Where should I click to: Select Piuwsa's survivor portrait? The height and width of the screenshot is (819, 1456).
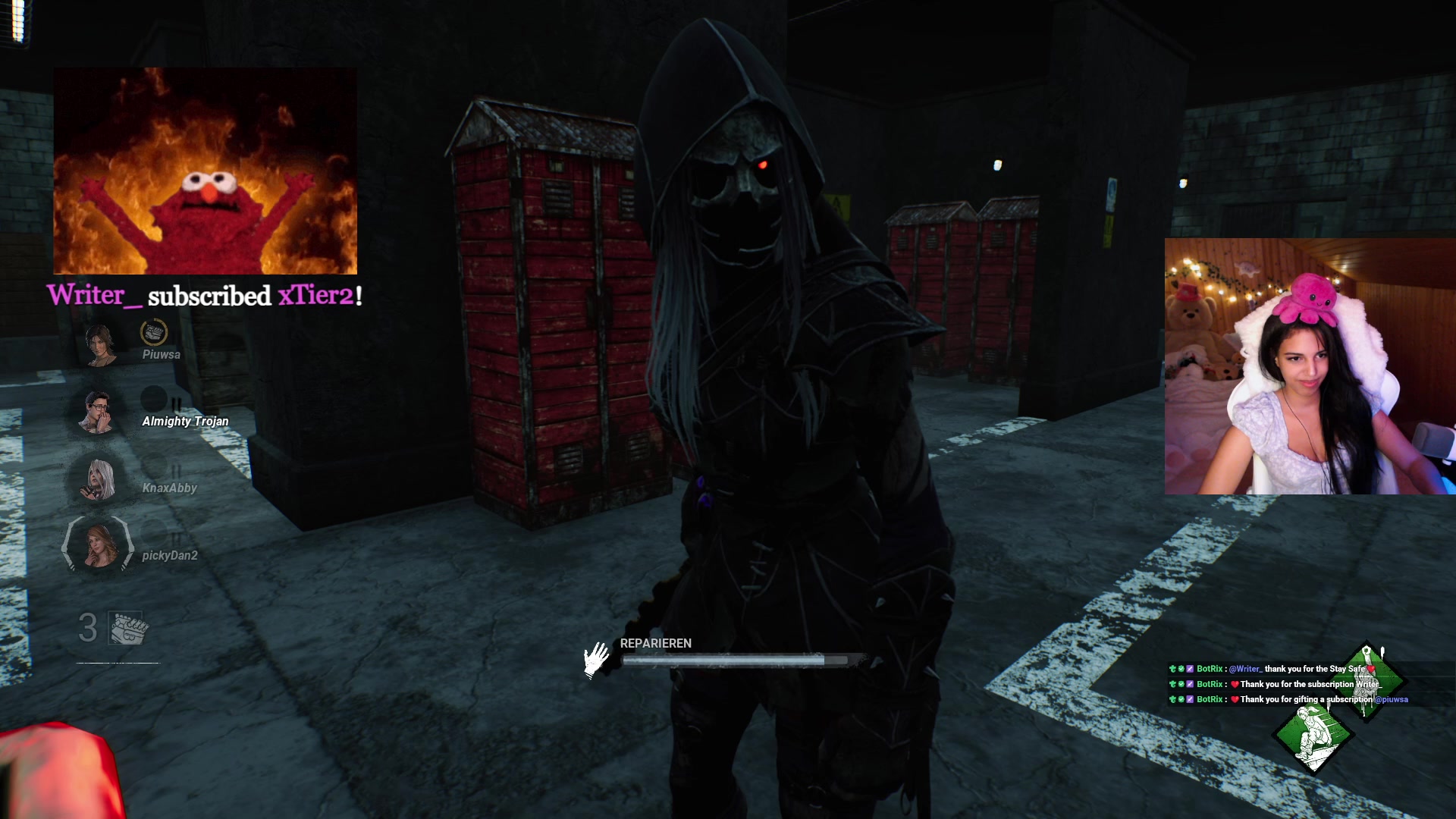(x=99, y=345)
